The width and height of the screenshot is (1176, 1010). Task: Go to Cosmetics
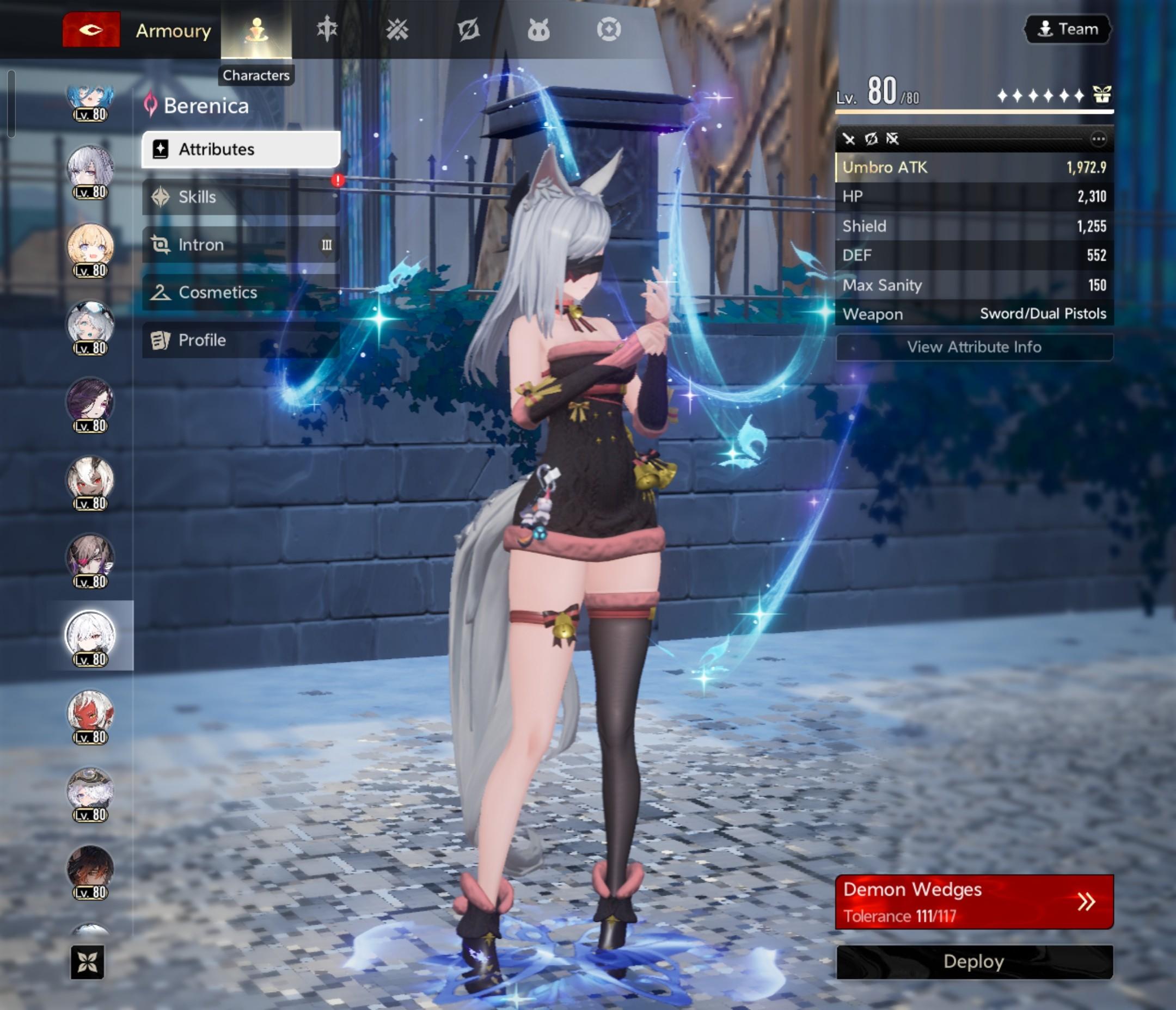coord(241,292)
